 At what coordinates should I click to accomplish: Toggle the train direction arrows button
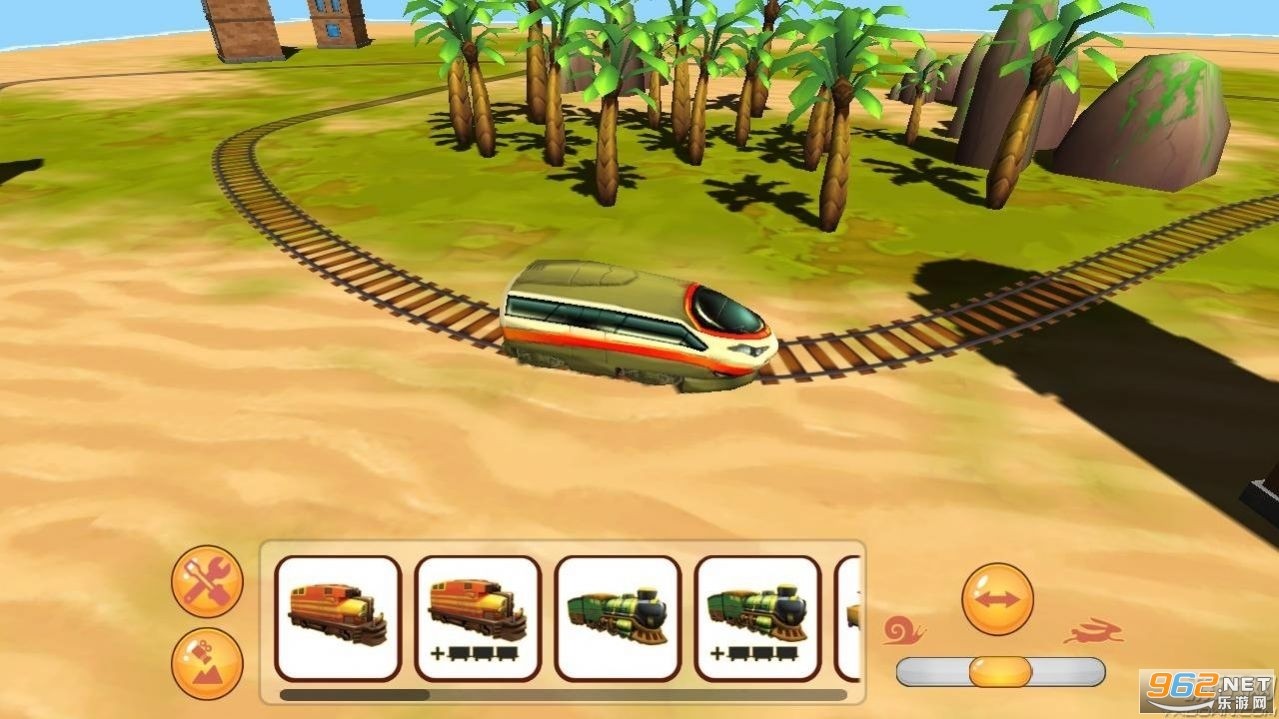coord(997,599)
